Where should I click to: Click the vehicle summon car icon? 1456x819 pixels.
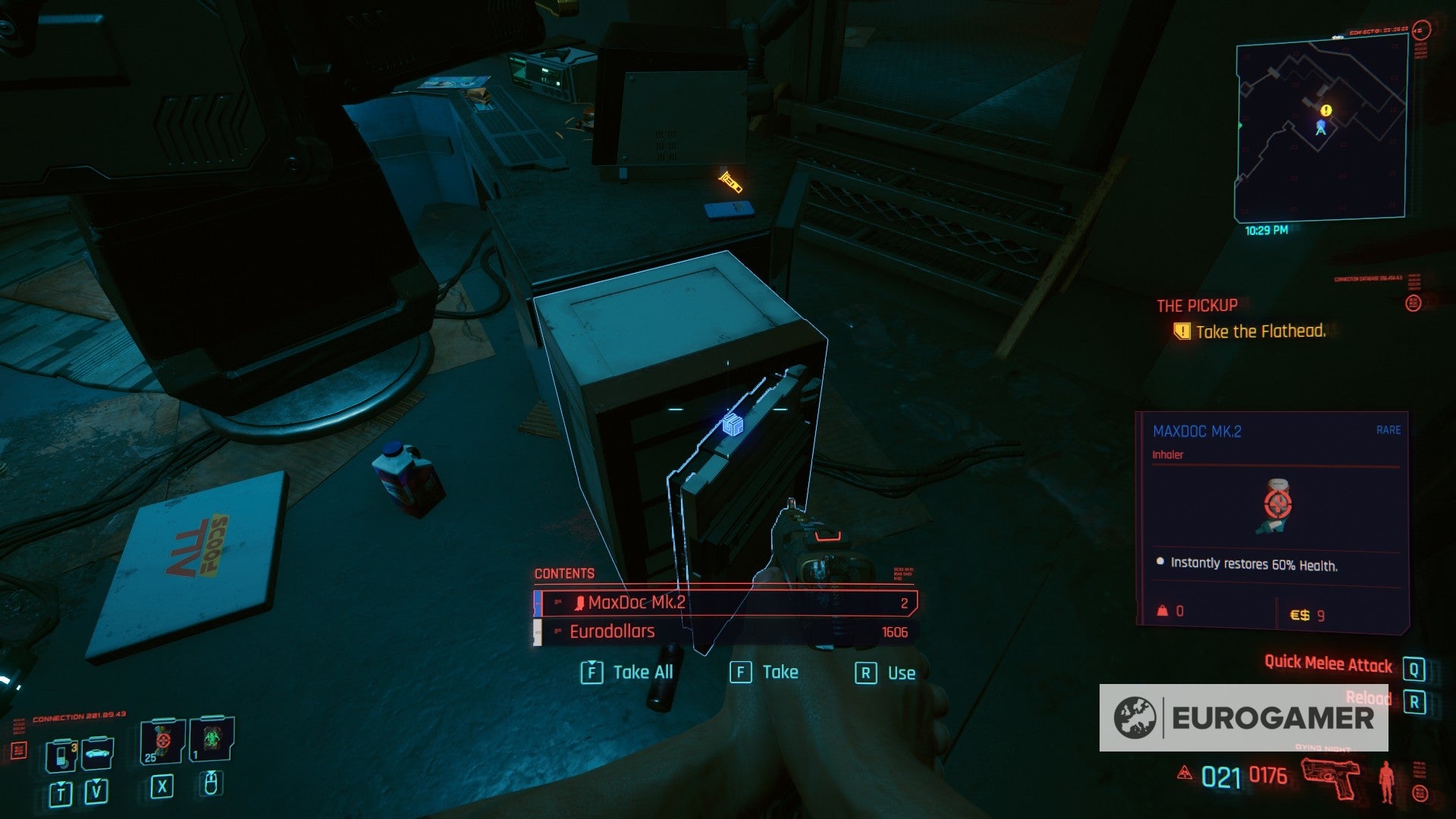tap(97, 753)
